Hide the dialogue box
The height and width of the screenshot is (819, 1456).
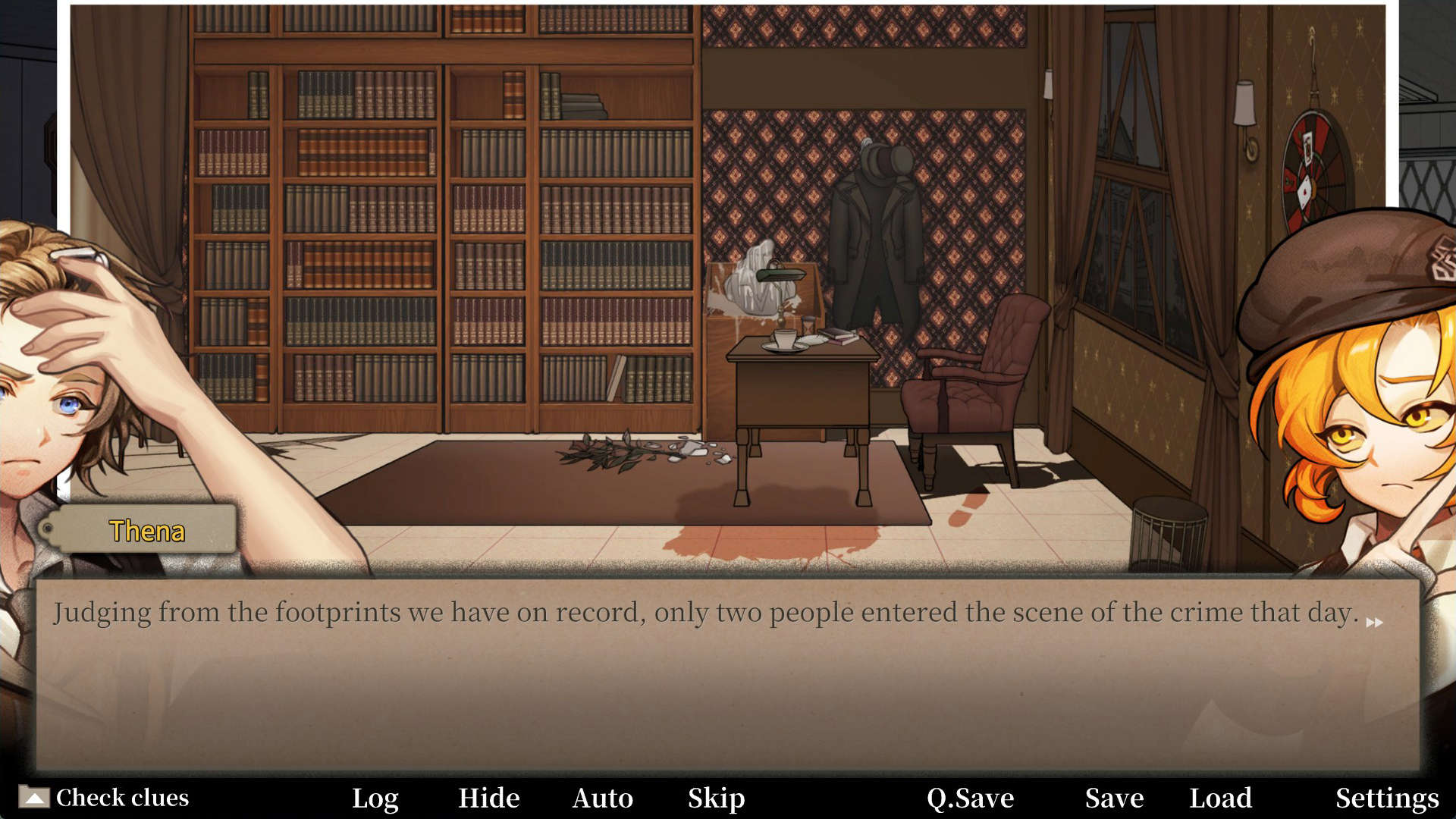coord(489,798)
